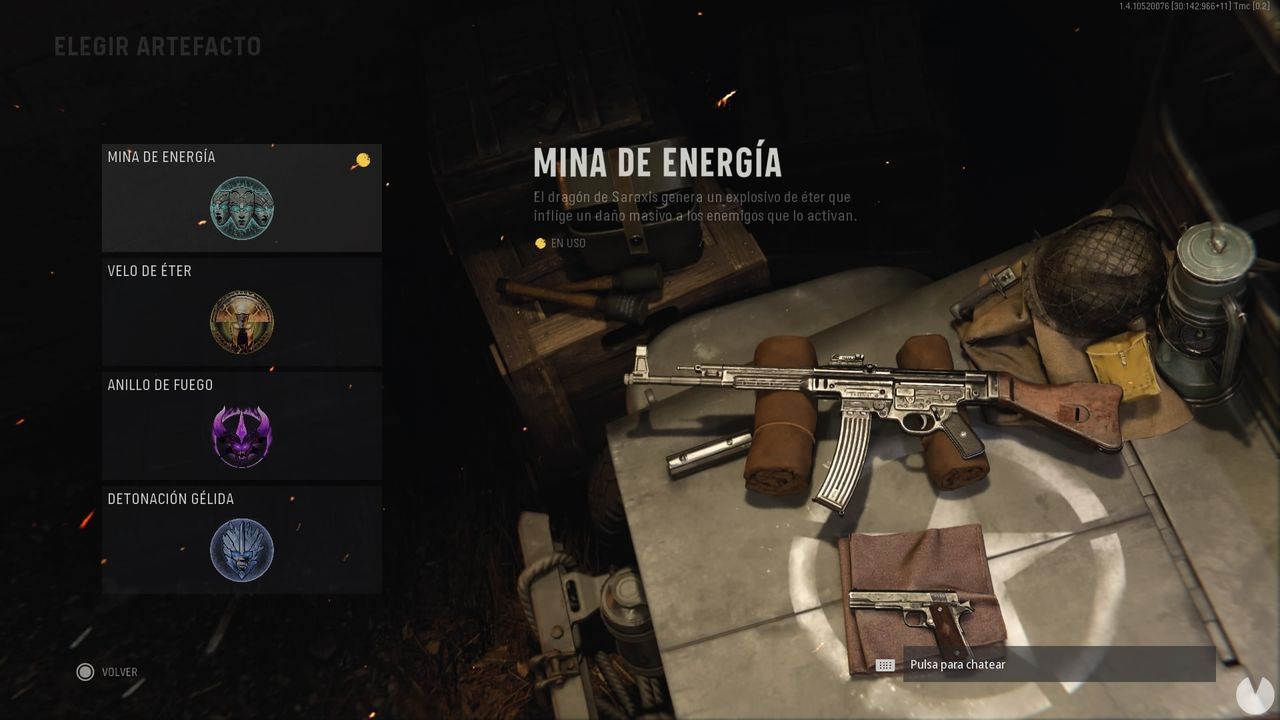Select the highlighted Mina de Energía list entry
The height and width of the screenshot is (720, 1280).
tap(240, 197)
